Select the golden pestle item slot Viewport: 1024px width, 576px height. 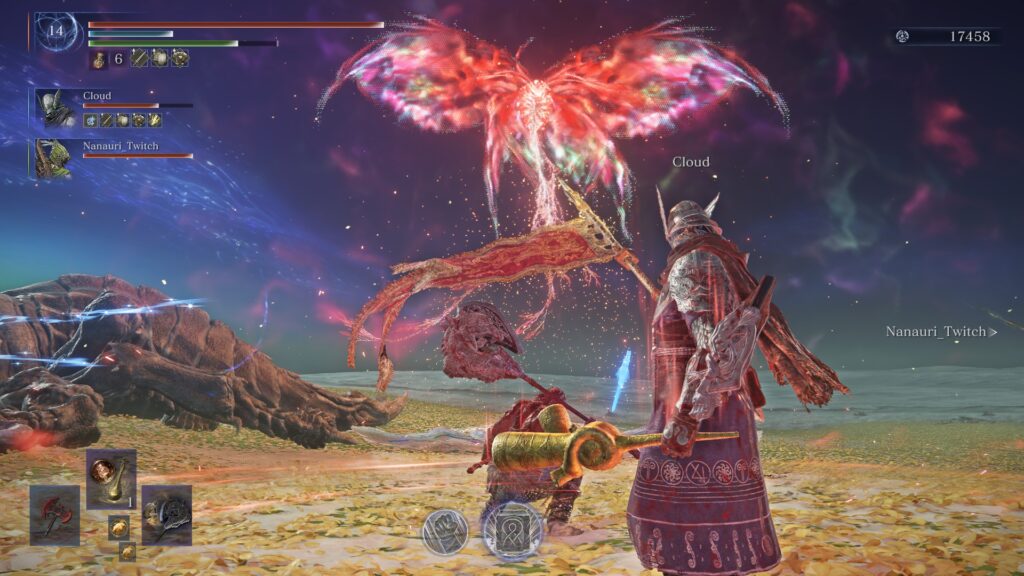coord(110,479)
